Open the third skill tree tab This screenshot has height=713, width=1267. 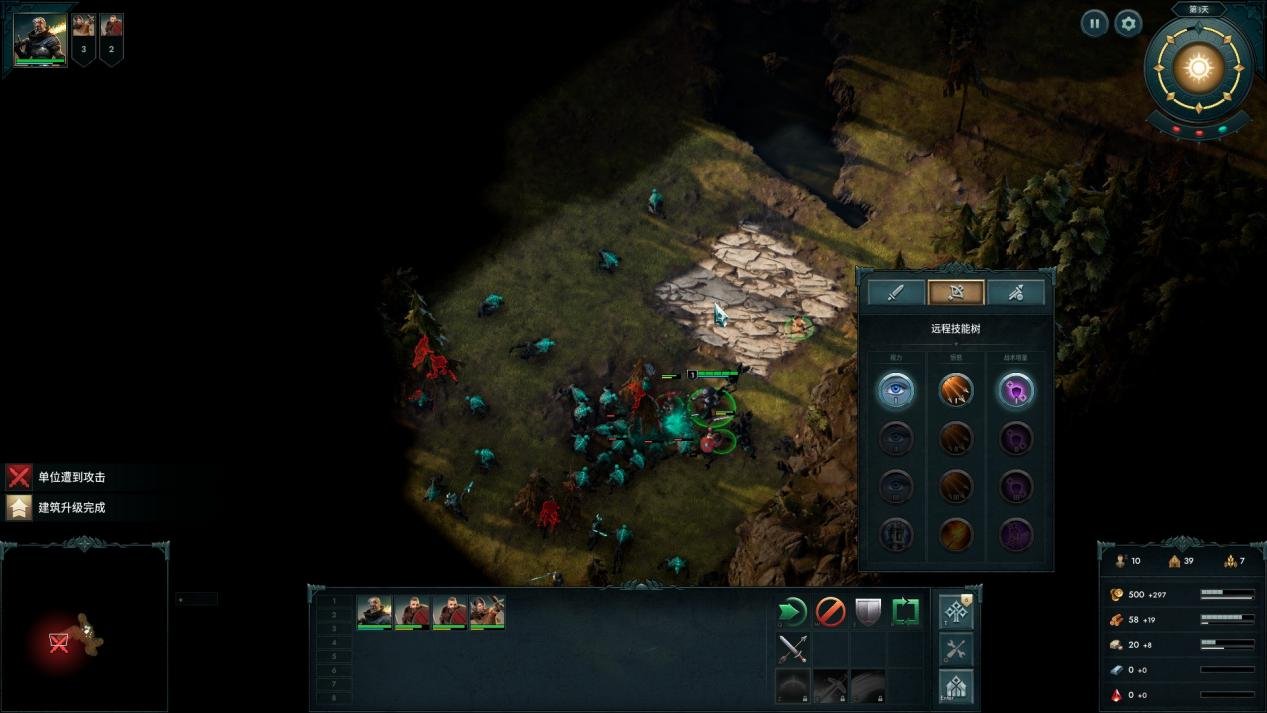pos(1016,292)
